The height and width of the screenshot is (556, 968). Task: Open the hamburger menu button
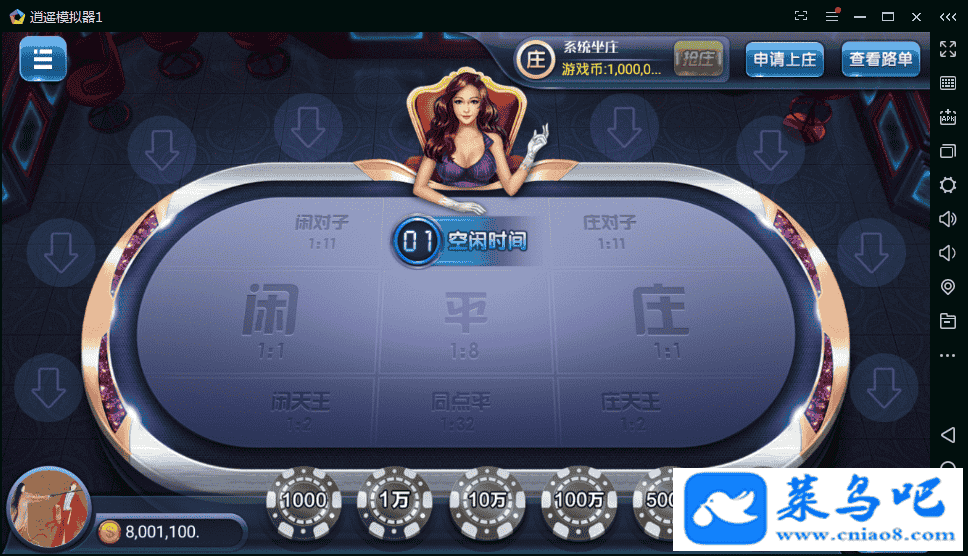coord(43,58)
